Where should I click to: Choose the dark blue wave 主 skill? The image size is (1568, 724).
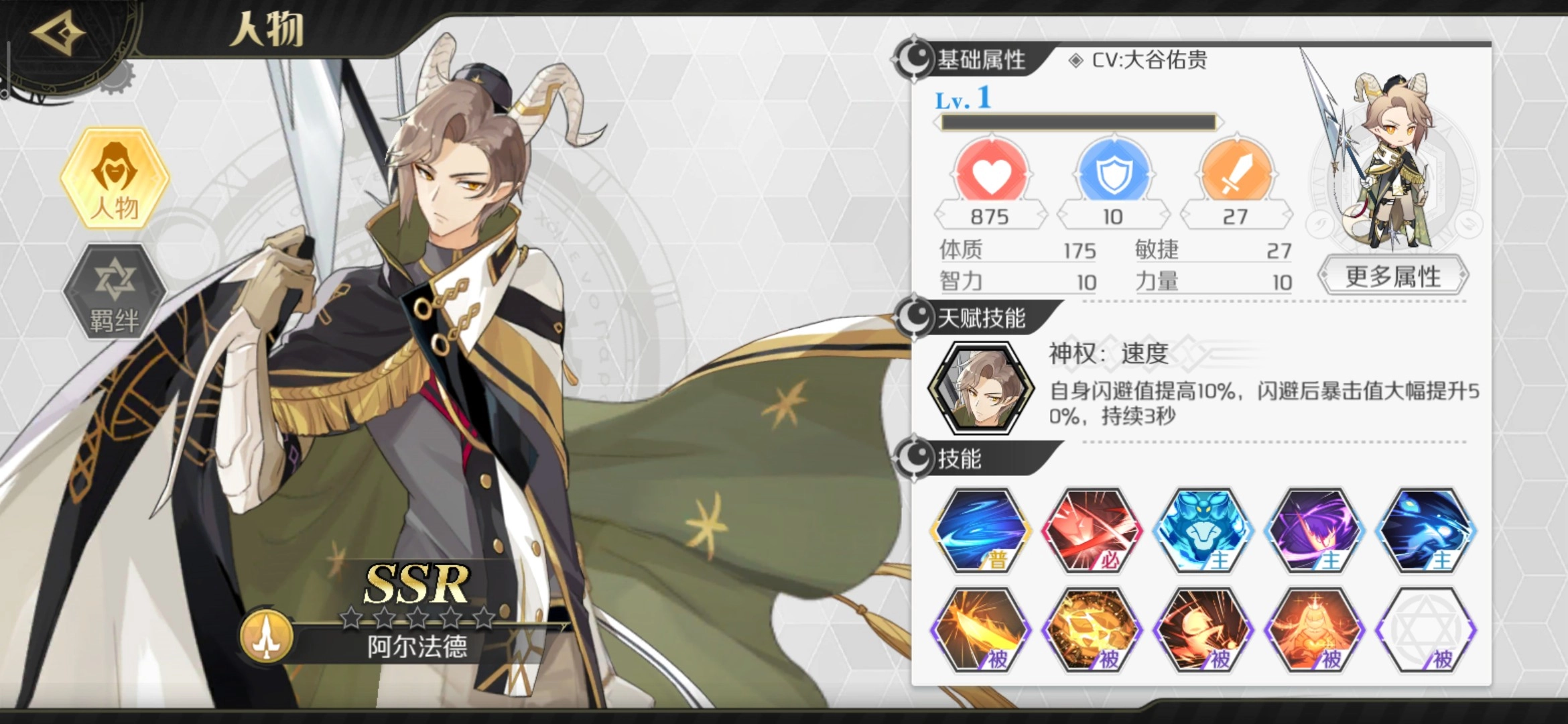pos(1425,530)
